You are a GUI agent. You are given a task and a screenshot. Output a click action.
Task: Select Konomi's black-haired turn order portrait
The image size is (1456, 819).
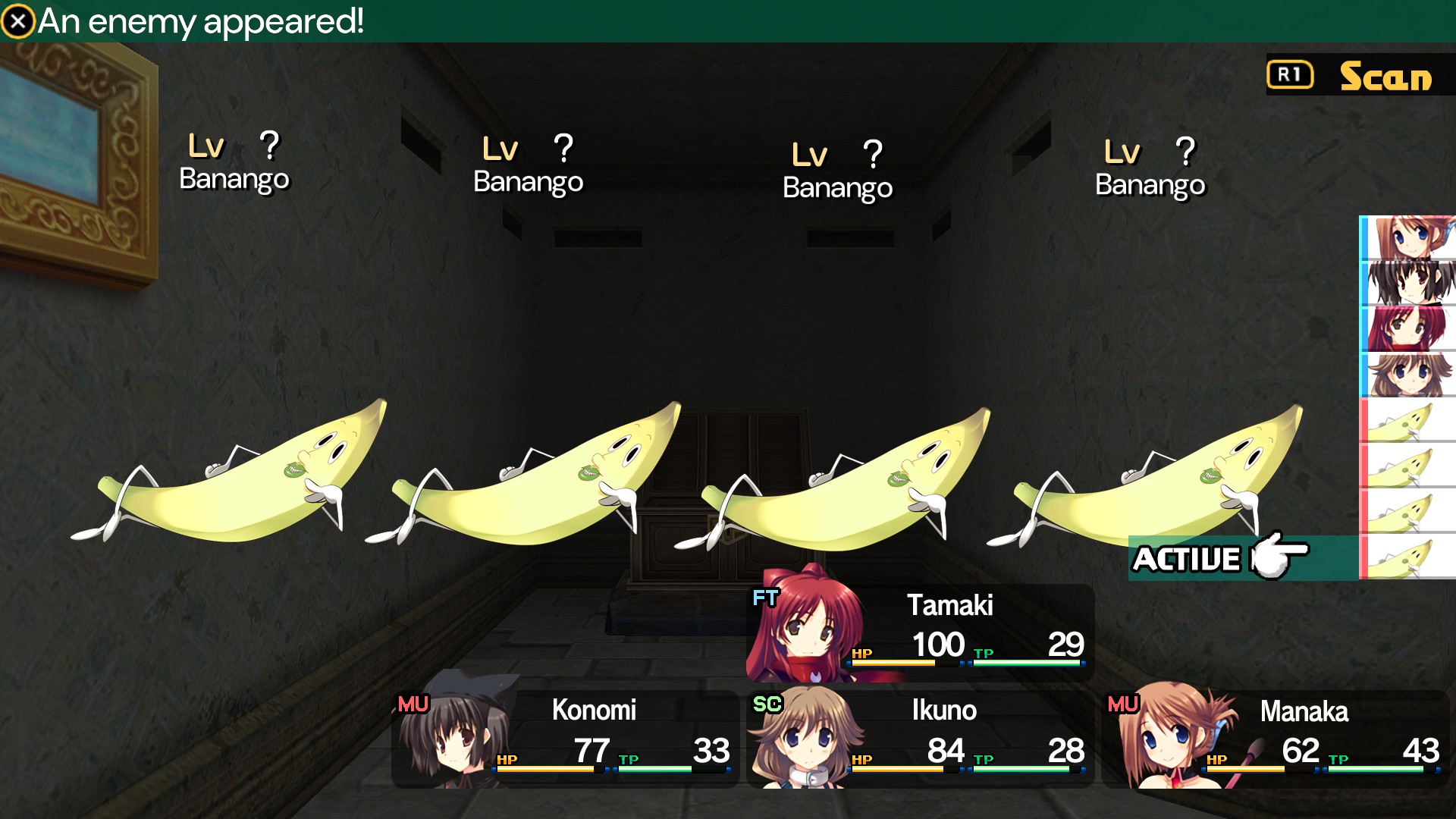coord(1409,284)
